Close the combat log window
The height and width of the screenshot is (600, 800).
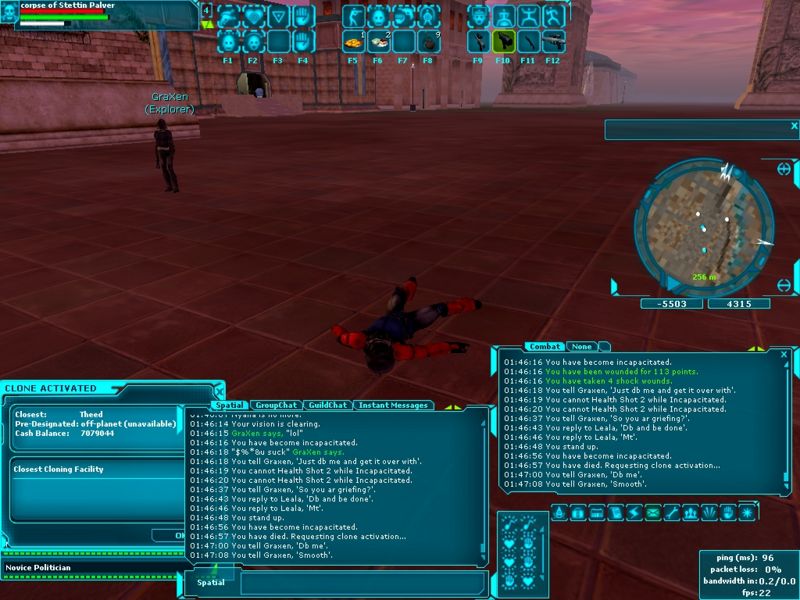click(784, 354)
